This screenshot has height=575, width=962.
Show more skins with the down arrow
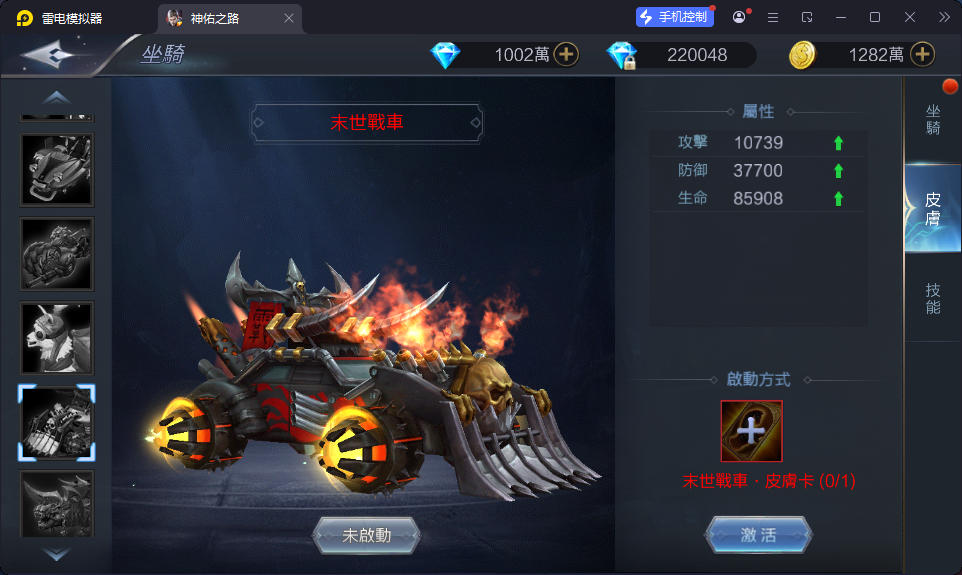coord(57,553)
